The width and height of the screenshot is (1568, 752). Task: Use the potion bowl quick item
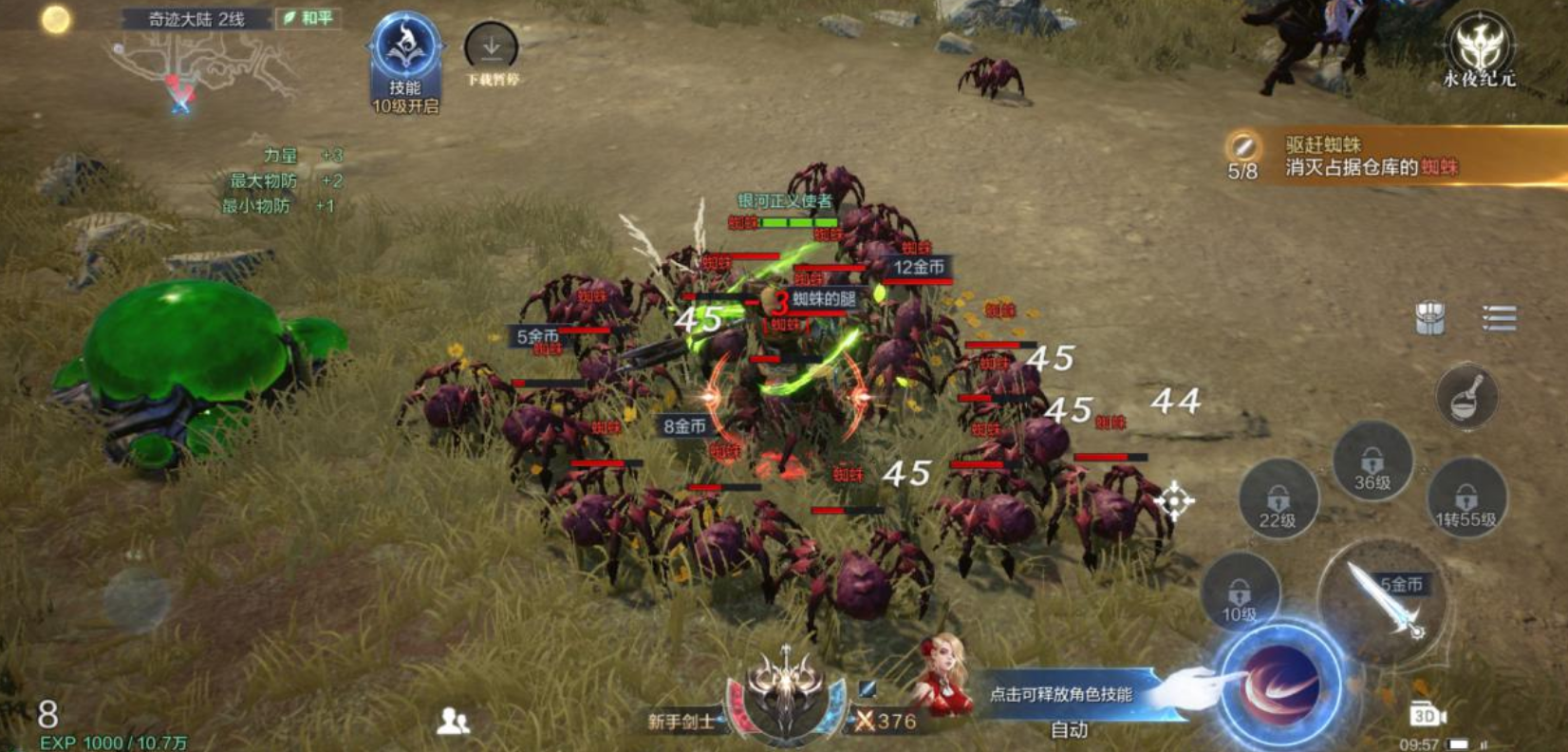[x=1466, y=397]
